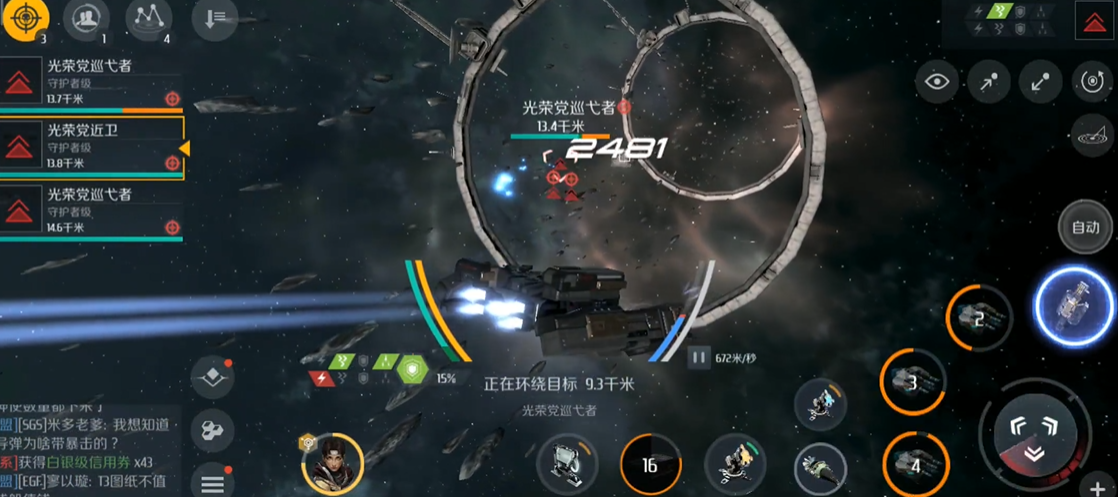Select the 光荣党近卫 target row

click(92, 146)
